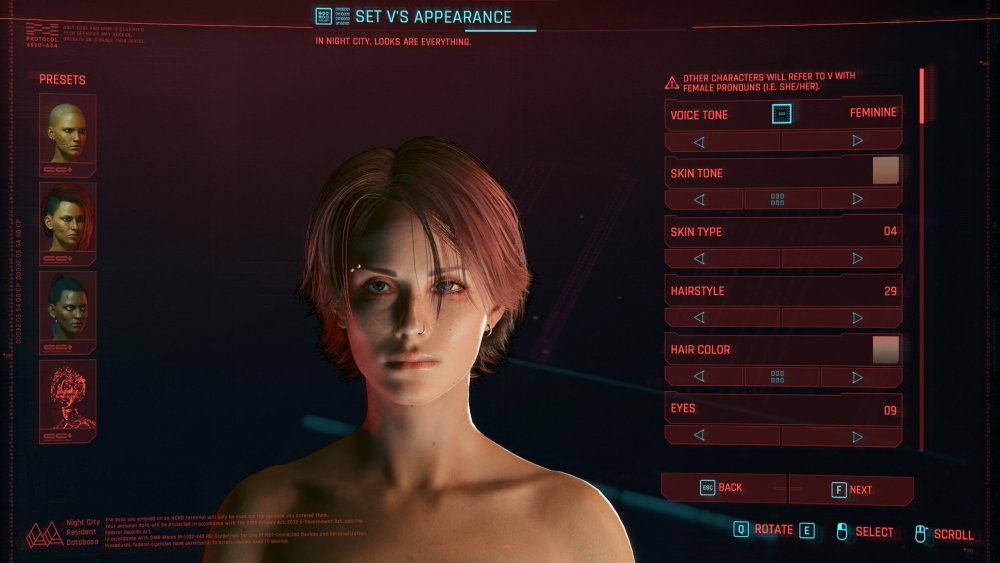This screenshot has height=563, width=1000.
Task: Pick the dark-skinned preset with blue hair bun
Action: tap(68, 311)
